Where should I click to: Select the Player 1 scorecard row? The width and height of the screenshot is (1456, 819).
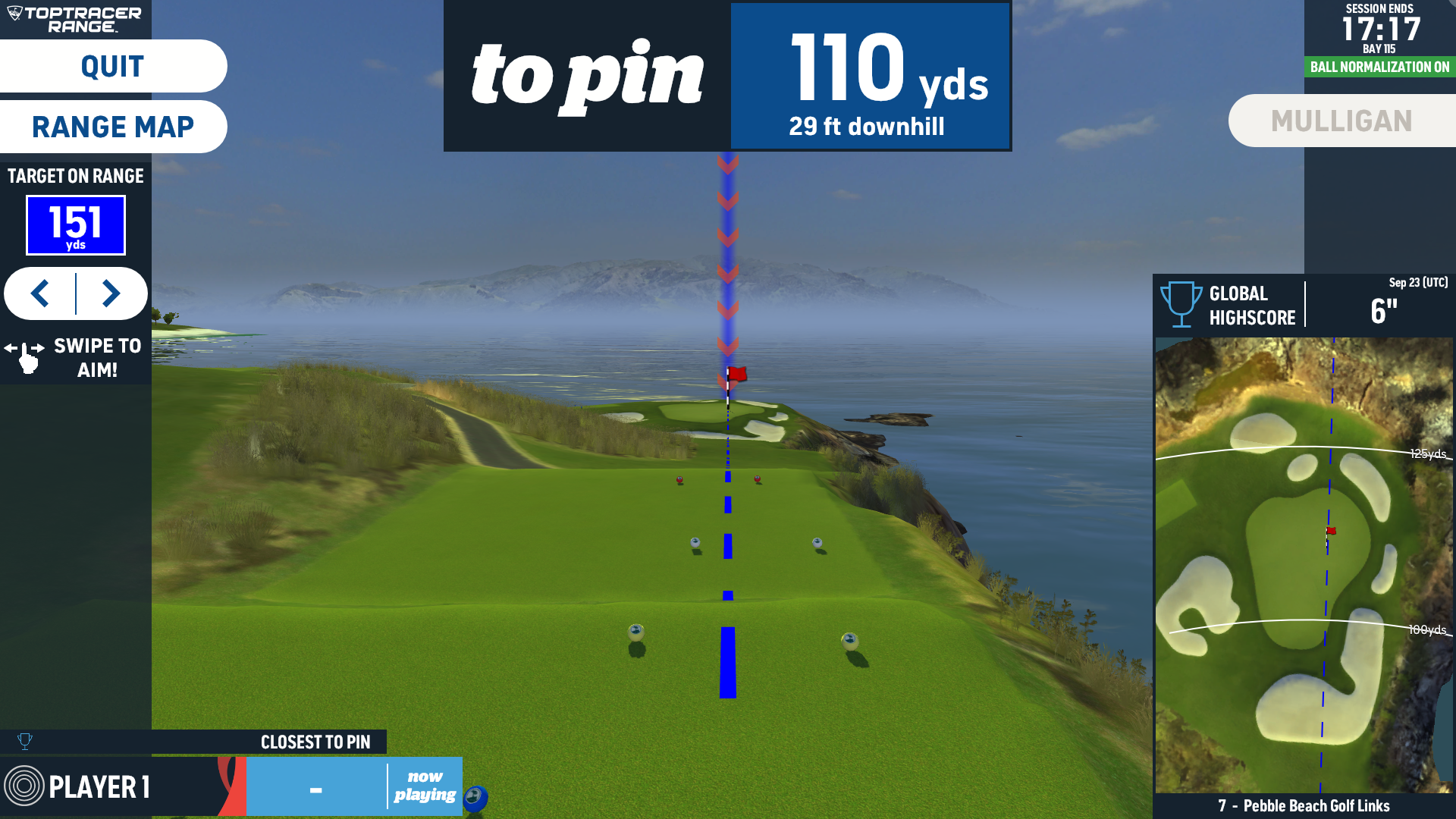(x=114, y=786)
